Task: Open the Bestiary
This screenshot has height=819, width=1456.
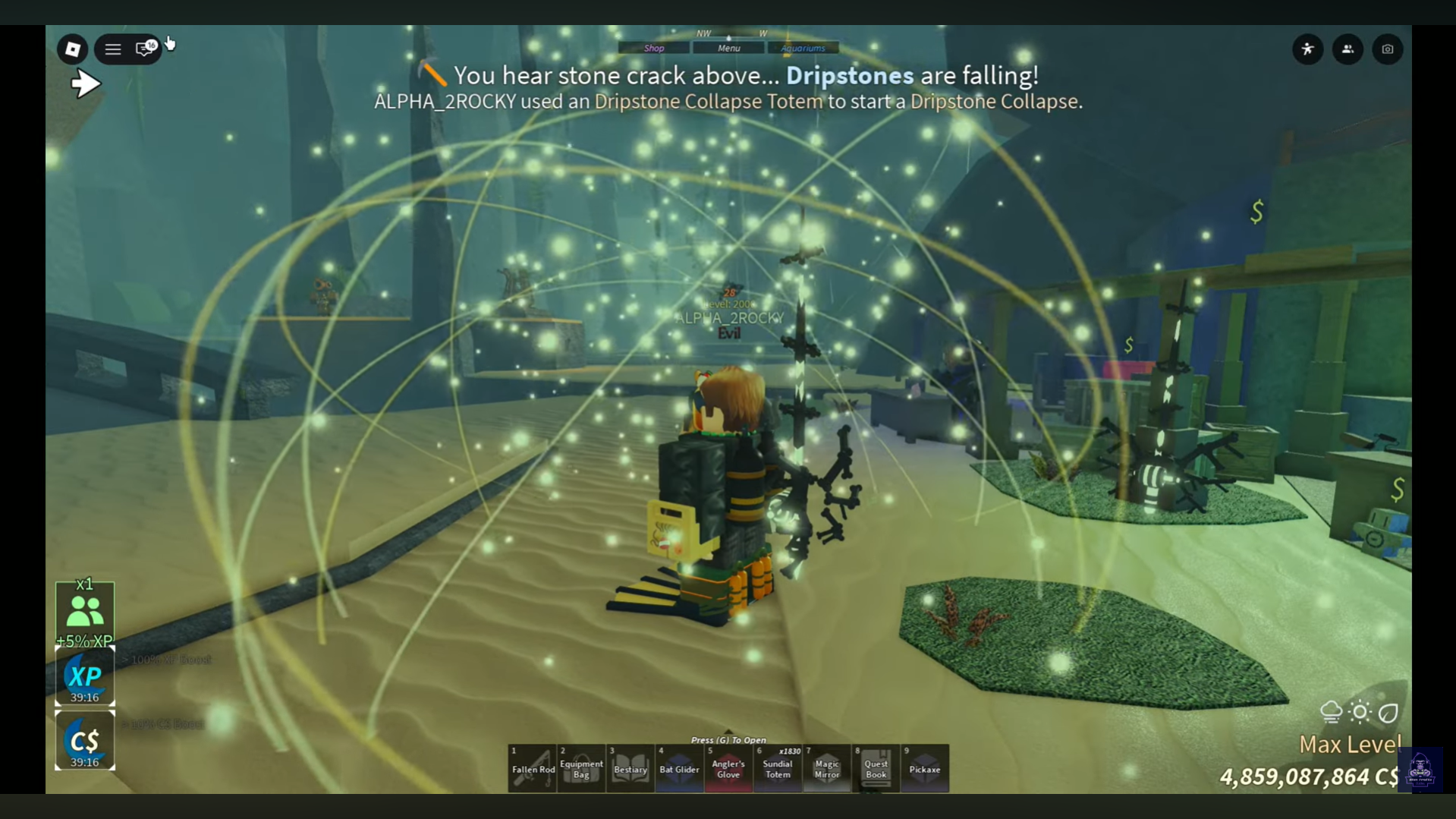Action: click(630, 768)
